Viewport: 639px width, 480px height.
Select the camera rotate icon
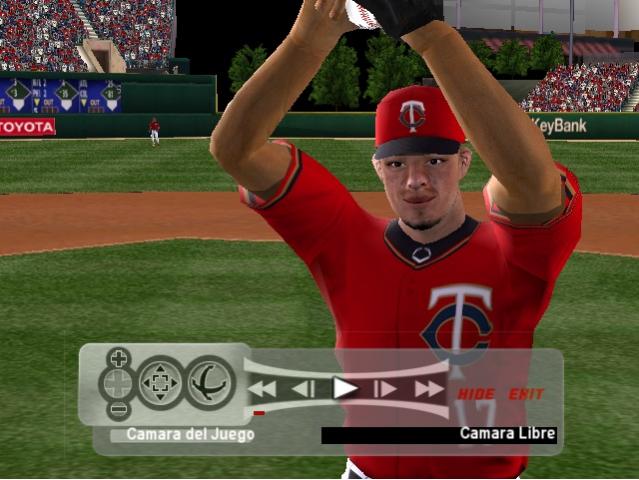click(210, 383)
